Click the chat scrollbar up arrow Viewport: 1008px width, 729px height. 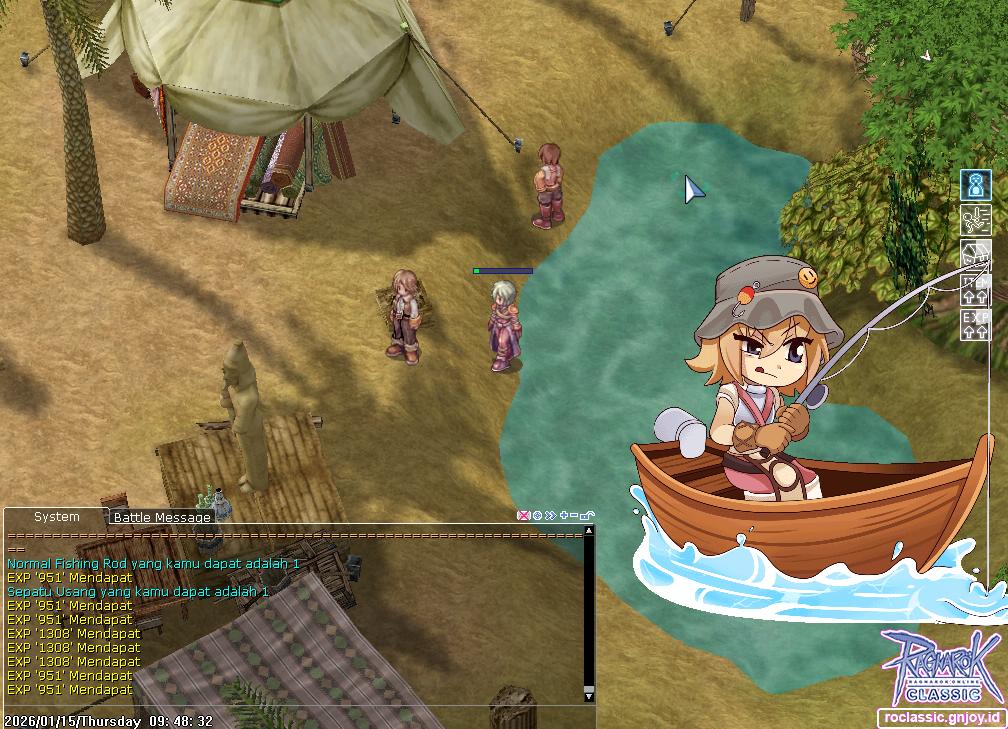[589, 531]
